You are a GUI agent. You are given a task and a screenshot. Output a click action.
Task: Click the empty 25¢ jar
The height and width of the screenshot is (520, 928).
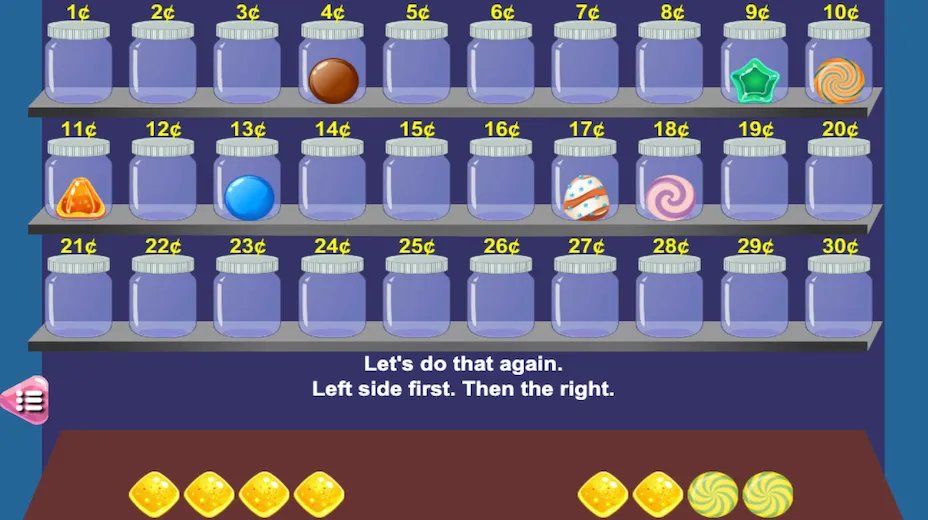pyautogui.click(x=417, y=298)
